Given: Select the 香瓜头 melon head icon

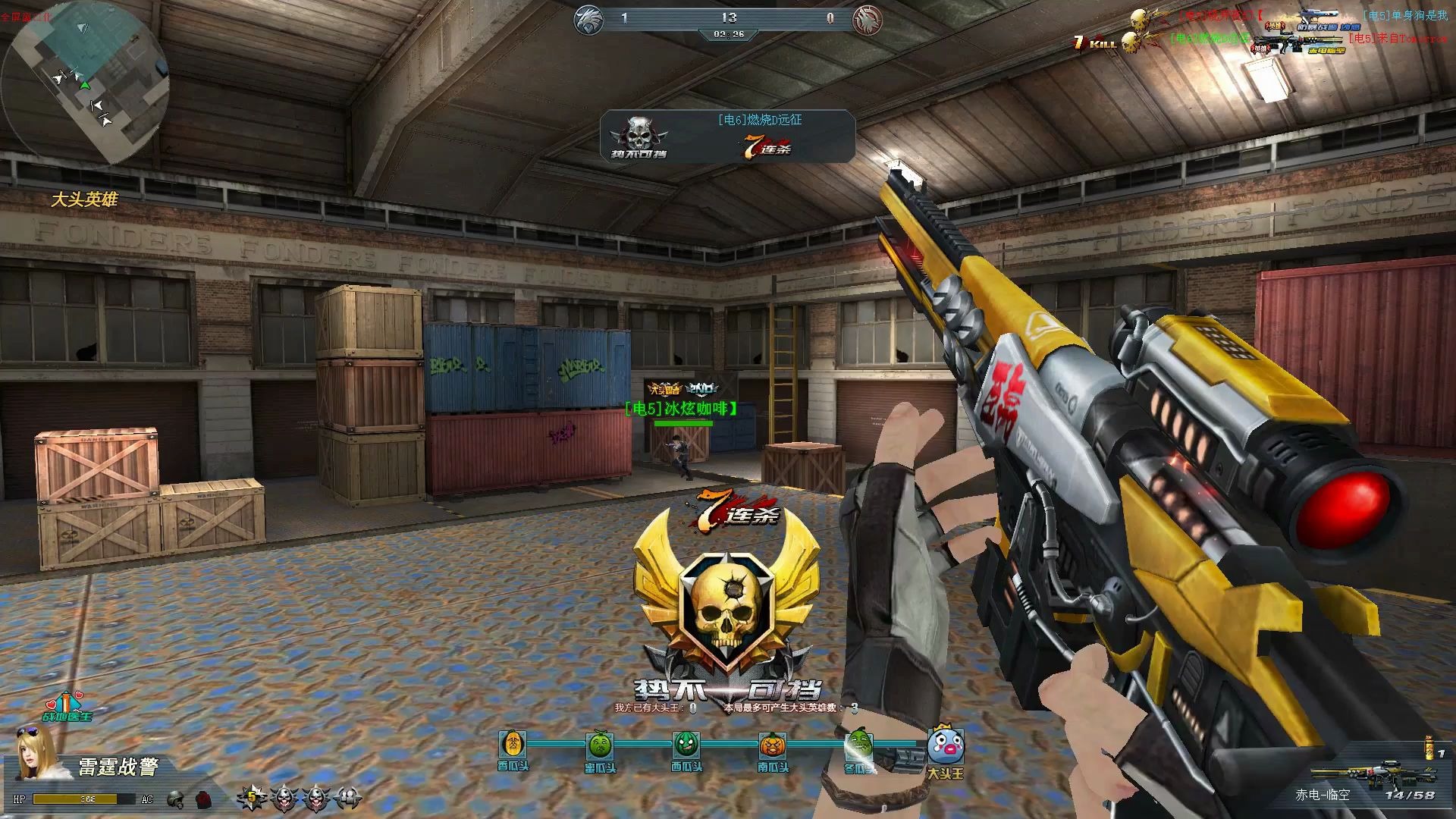Looking at the screenshot, I should (x=513, y=745).
